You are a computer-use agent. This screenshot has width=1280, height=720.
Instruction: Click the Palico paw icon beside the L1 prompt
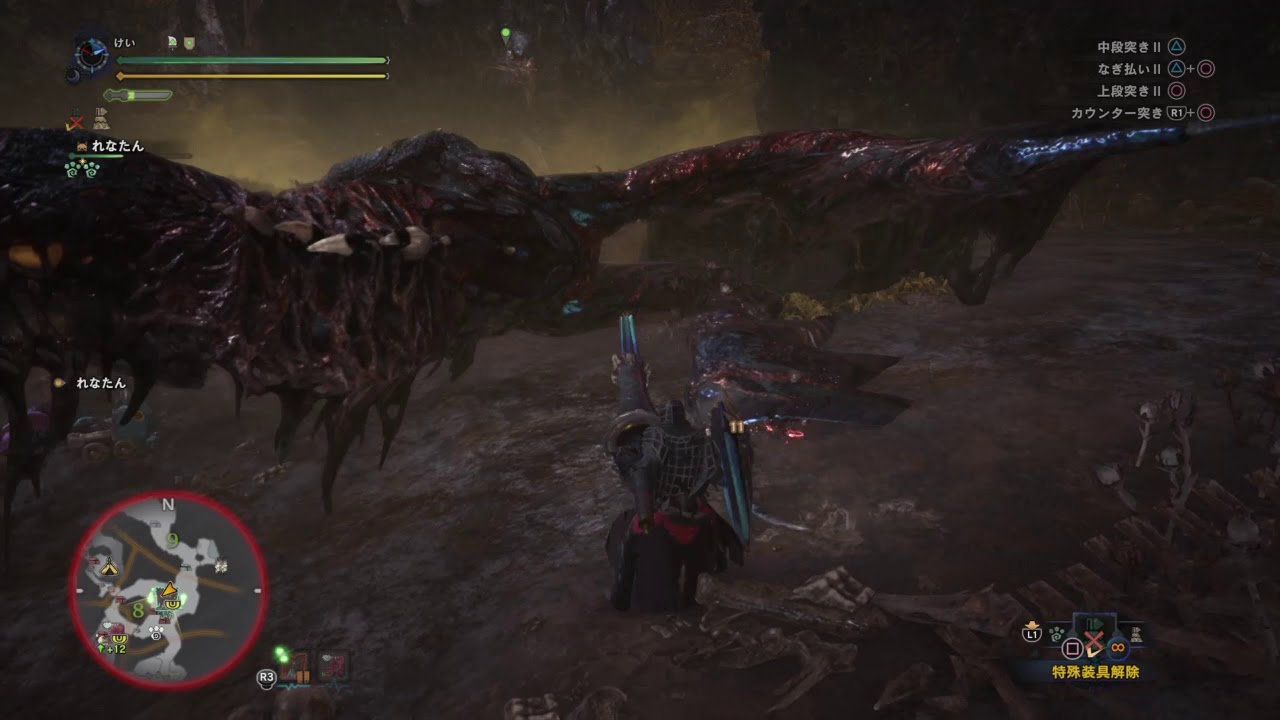click(x=1056, y=636)
